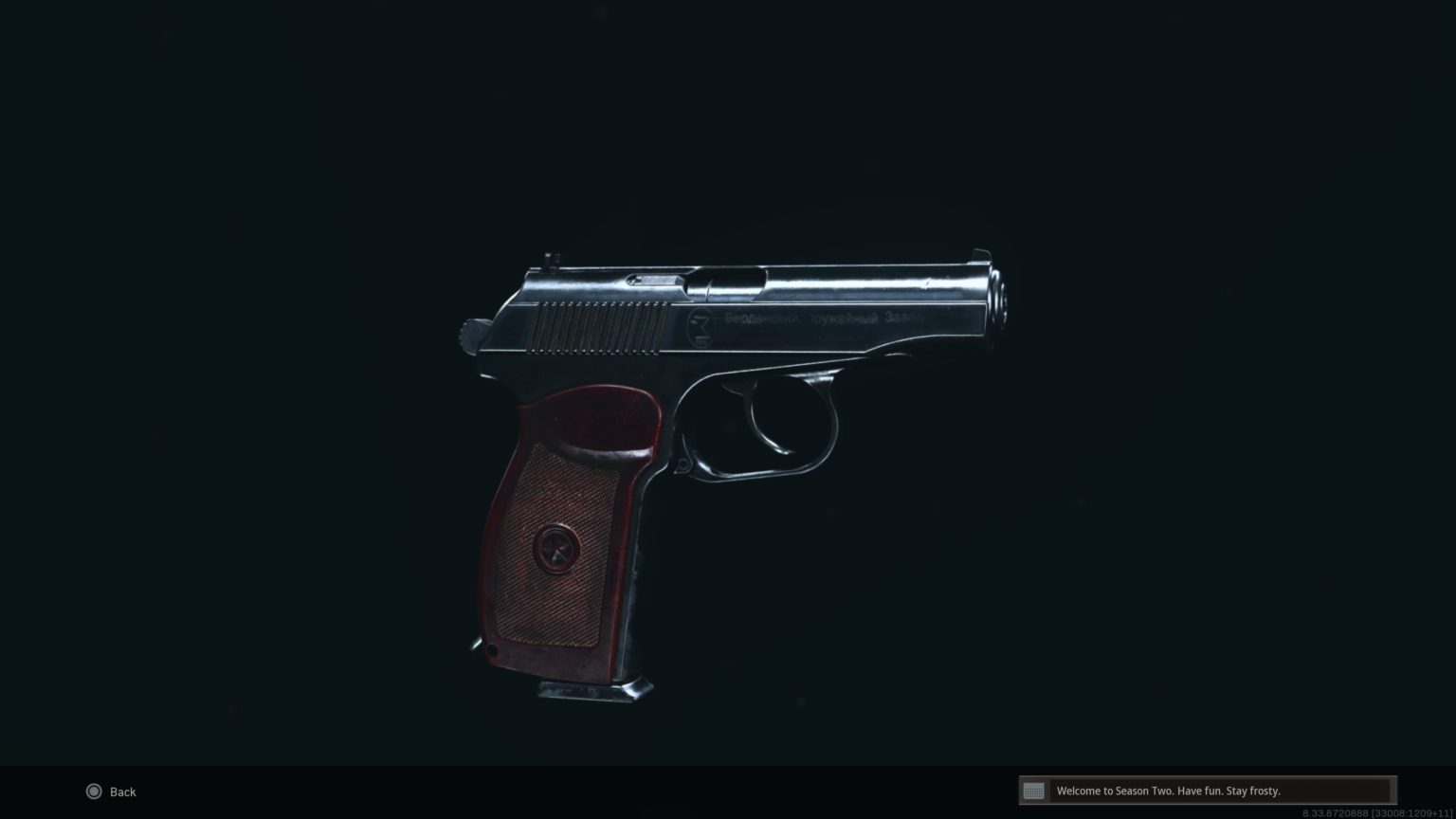Select the red star emblem on the pistol grip
The image size is (1456, 819).
[x=557, y=550]
